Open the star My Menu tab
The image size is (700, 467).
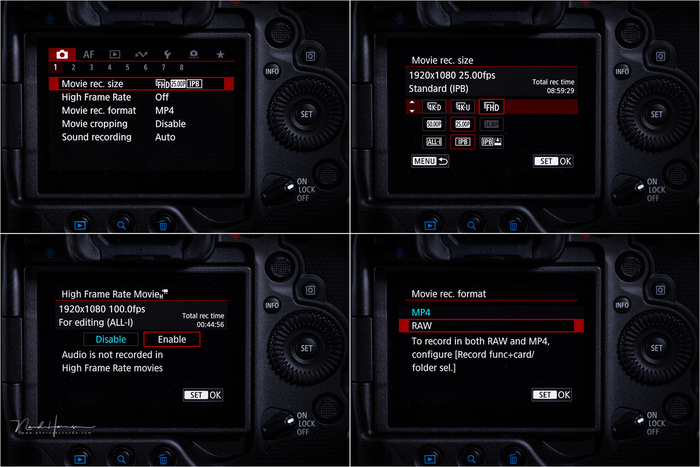[x=220, y=54]
